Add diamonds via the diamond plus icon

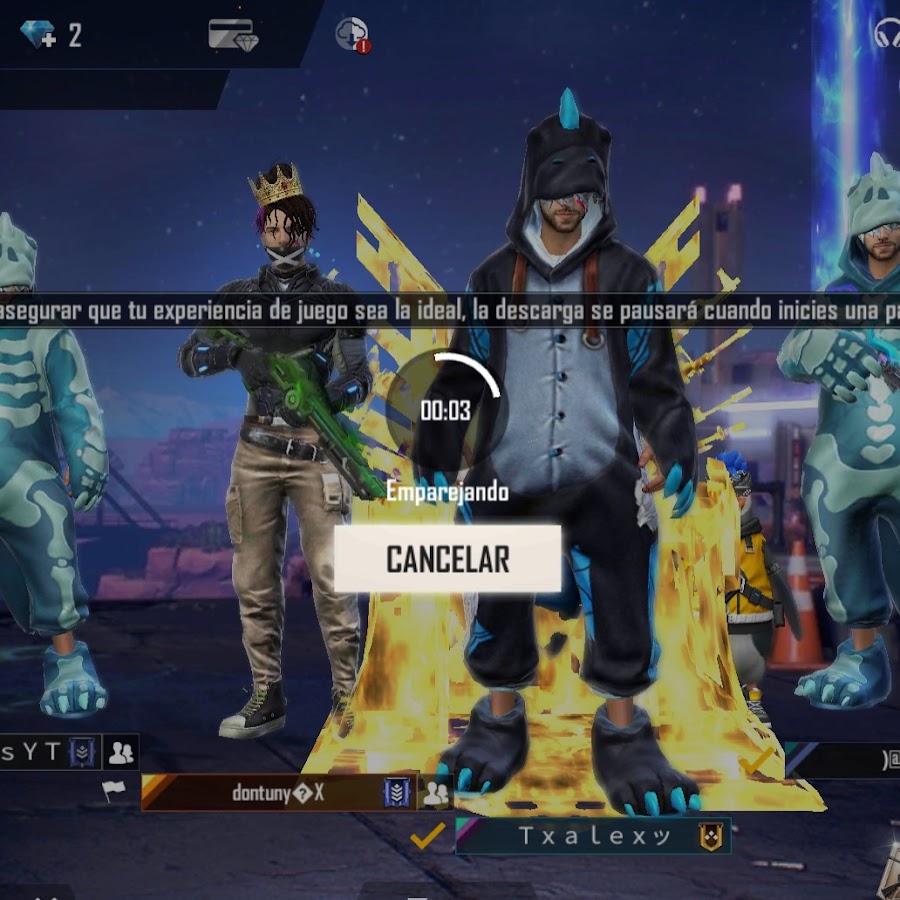(39, 35)
